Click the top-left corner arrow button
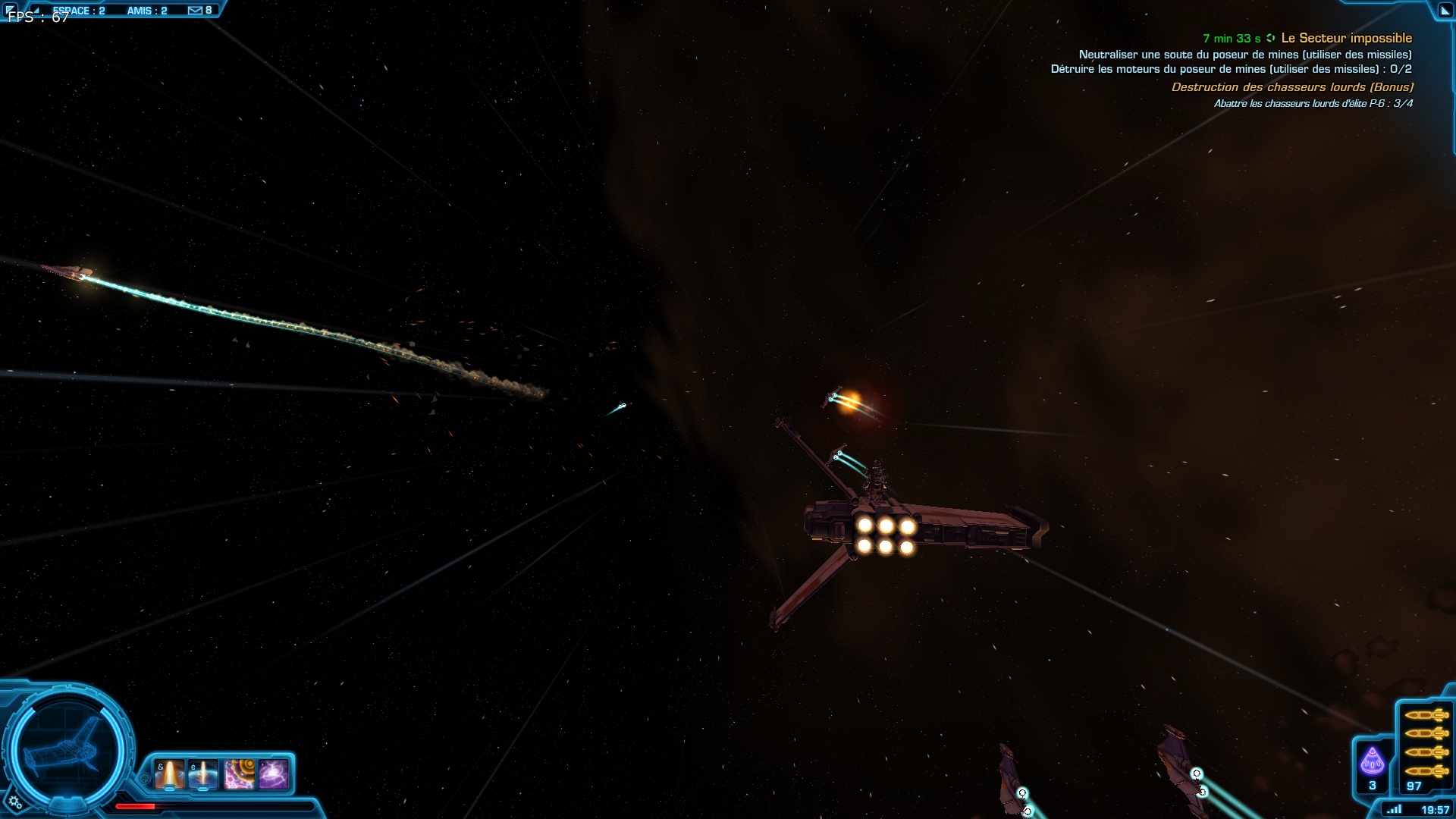This screenshot has width=1456, height=819. [10, 9]
